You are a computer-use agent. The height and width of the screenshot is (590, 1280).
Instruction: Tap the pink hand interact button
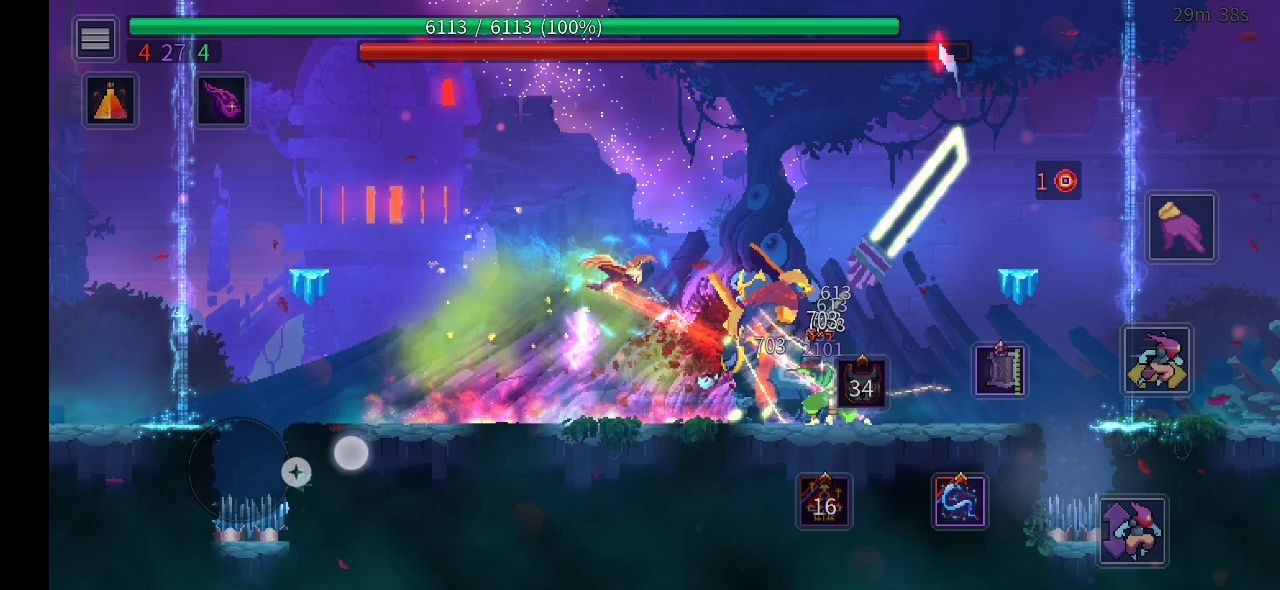coord(1181,227)
